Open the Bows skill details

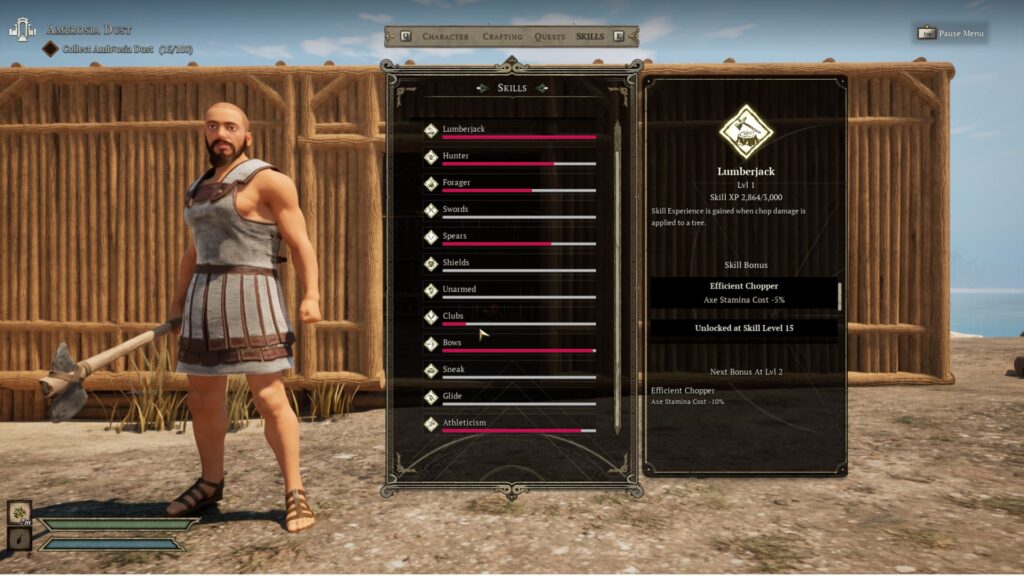tap(510, 344)
